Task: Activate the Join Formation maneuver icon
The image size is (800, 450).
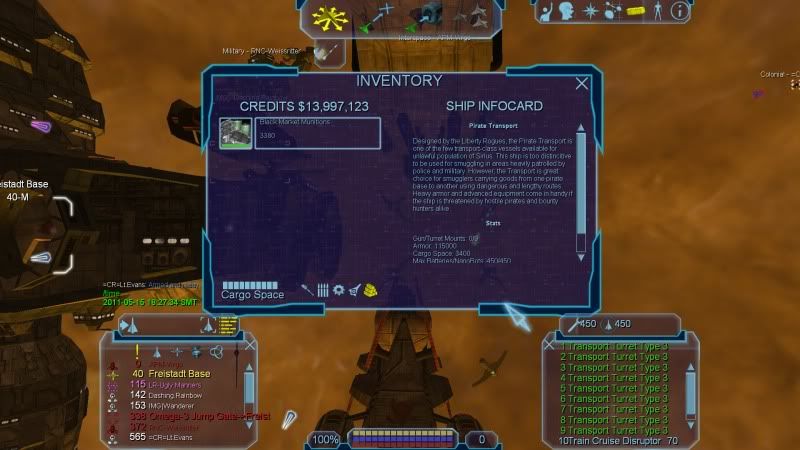Action: tap(470, 16)
